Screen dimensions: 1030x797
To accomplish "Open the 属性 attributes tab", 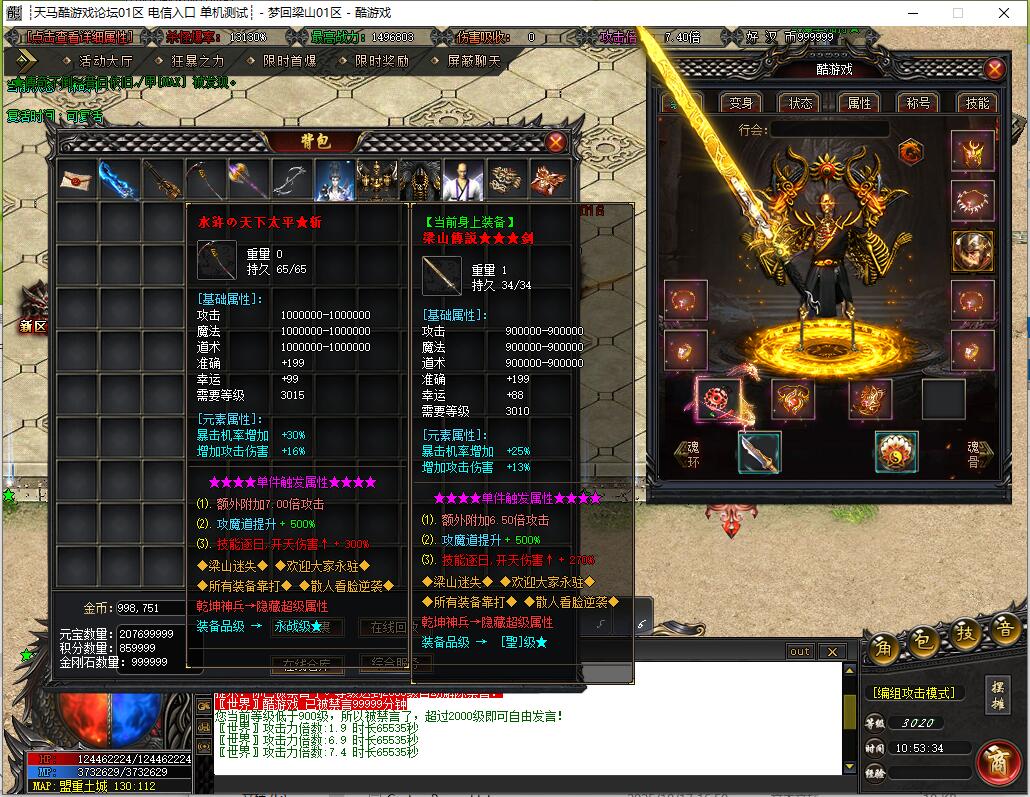I will (x=860, y=103).
